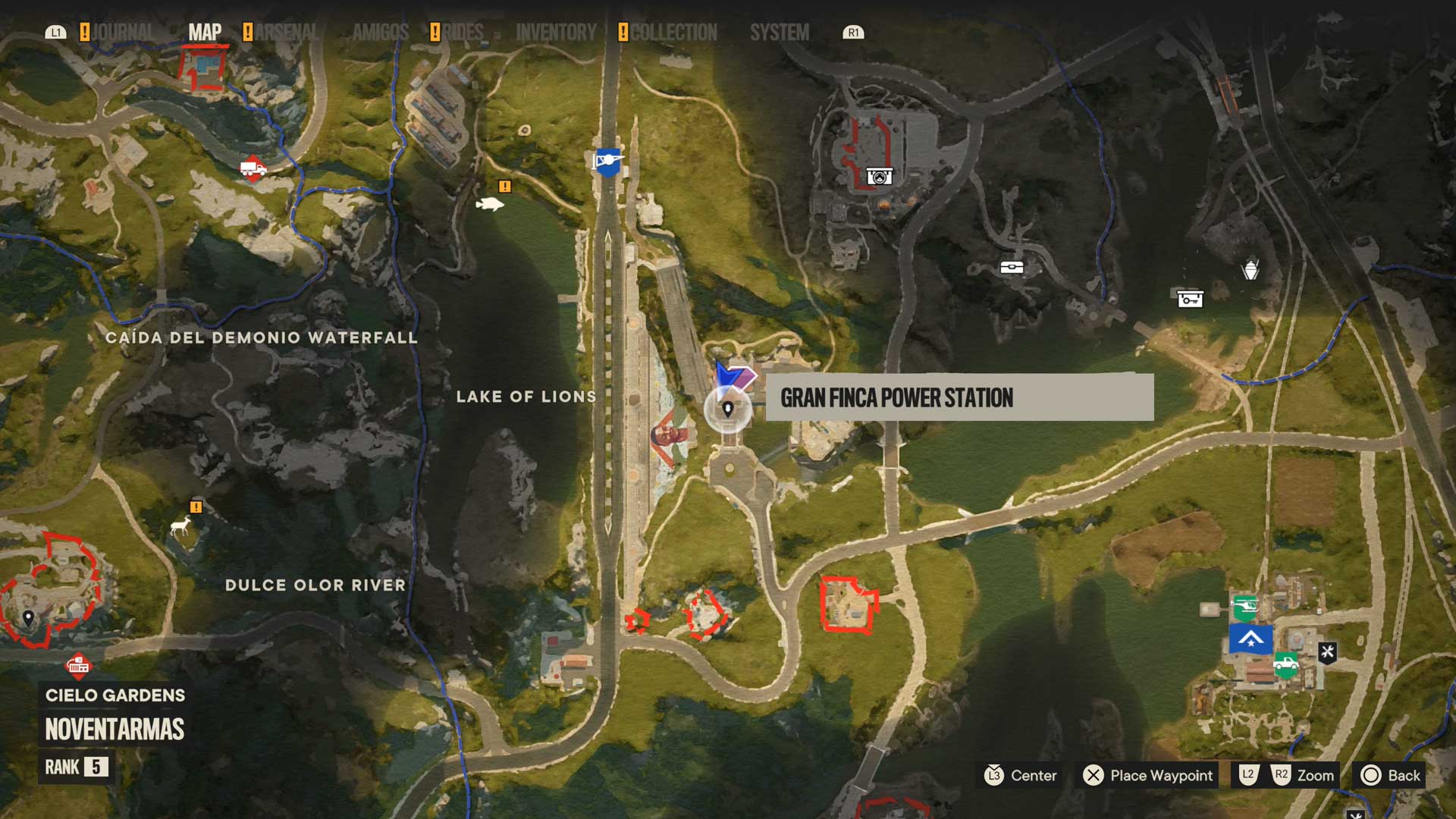Select the green helicopter pickup icon
This screenshot has height=819, width=1456.
[1245, 607]
